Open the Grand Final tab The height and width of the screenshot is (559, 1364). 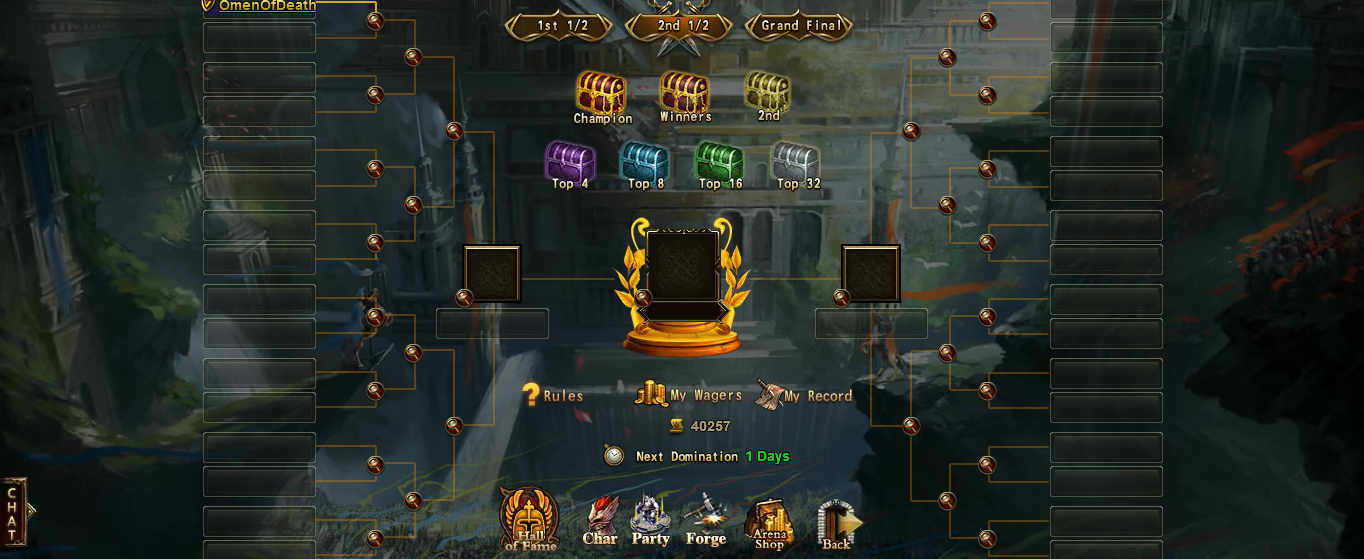pos(800,25)
